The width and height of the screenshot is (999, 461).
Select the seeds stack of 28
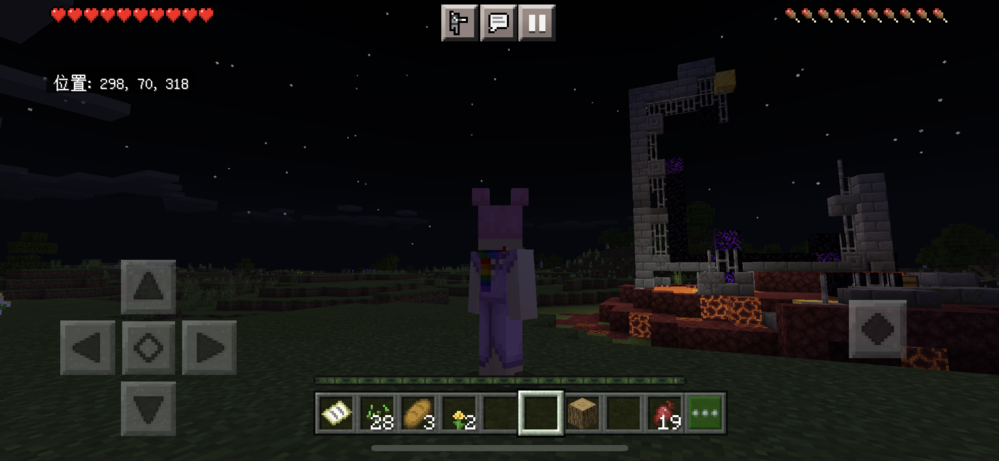coord(376,413)
